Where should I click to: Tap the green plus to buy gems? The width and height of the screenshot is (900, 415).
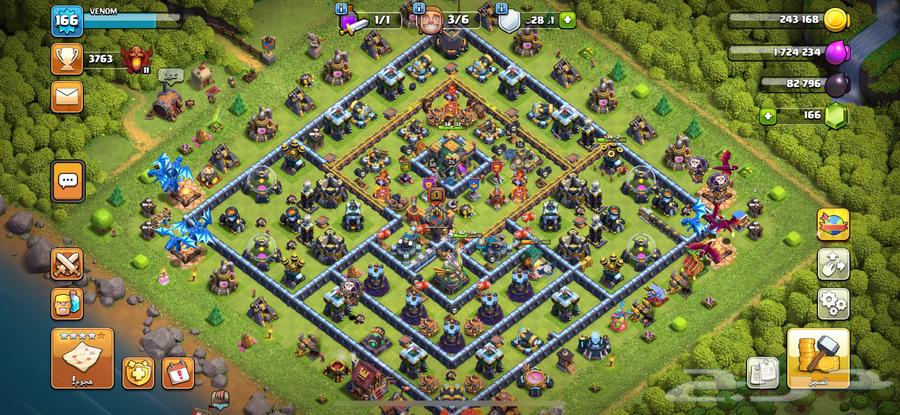(x=769, y=116)
